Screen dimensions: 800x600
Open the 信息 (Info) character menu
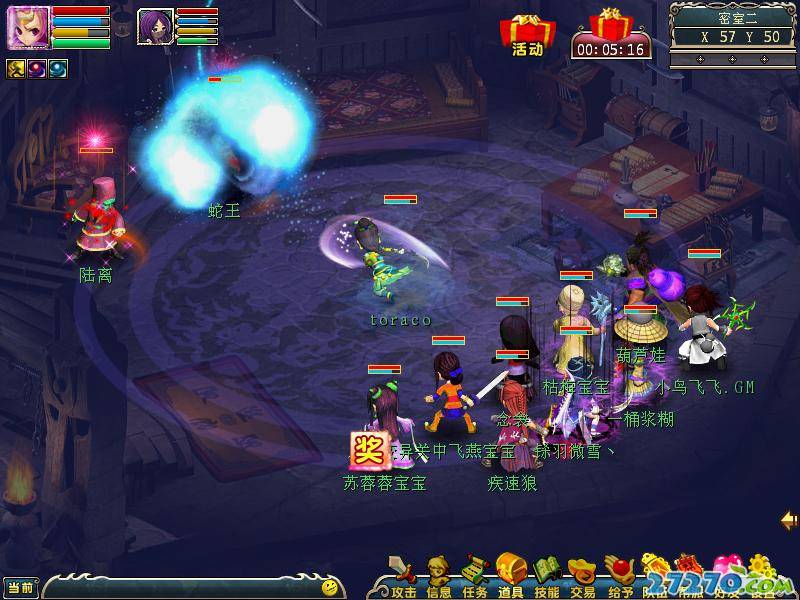pyautogui.click(x=438, y=574)
